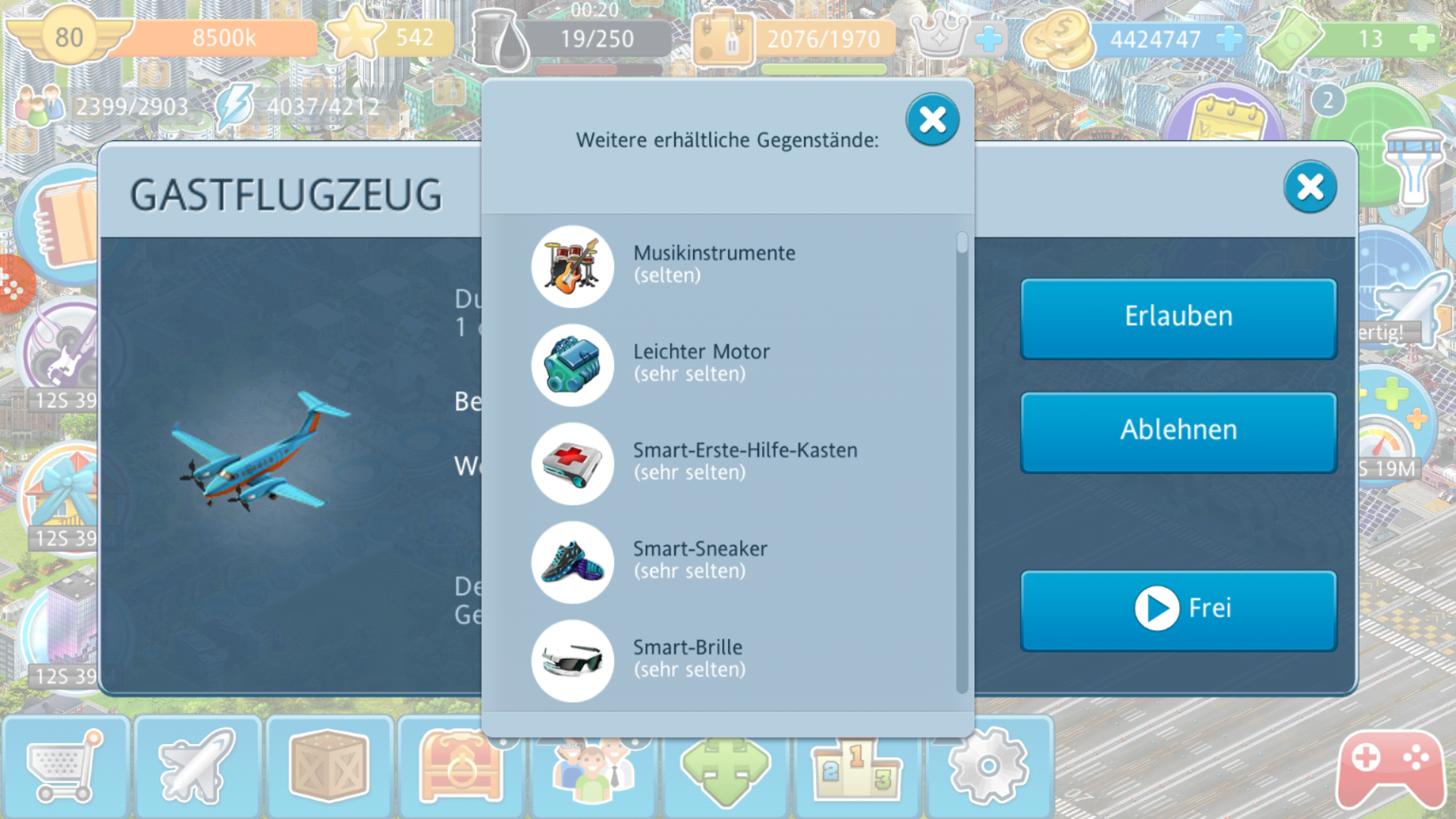Close the item list popup
Viewport: 1456px width, 819px height.
932,120
